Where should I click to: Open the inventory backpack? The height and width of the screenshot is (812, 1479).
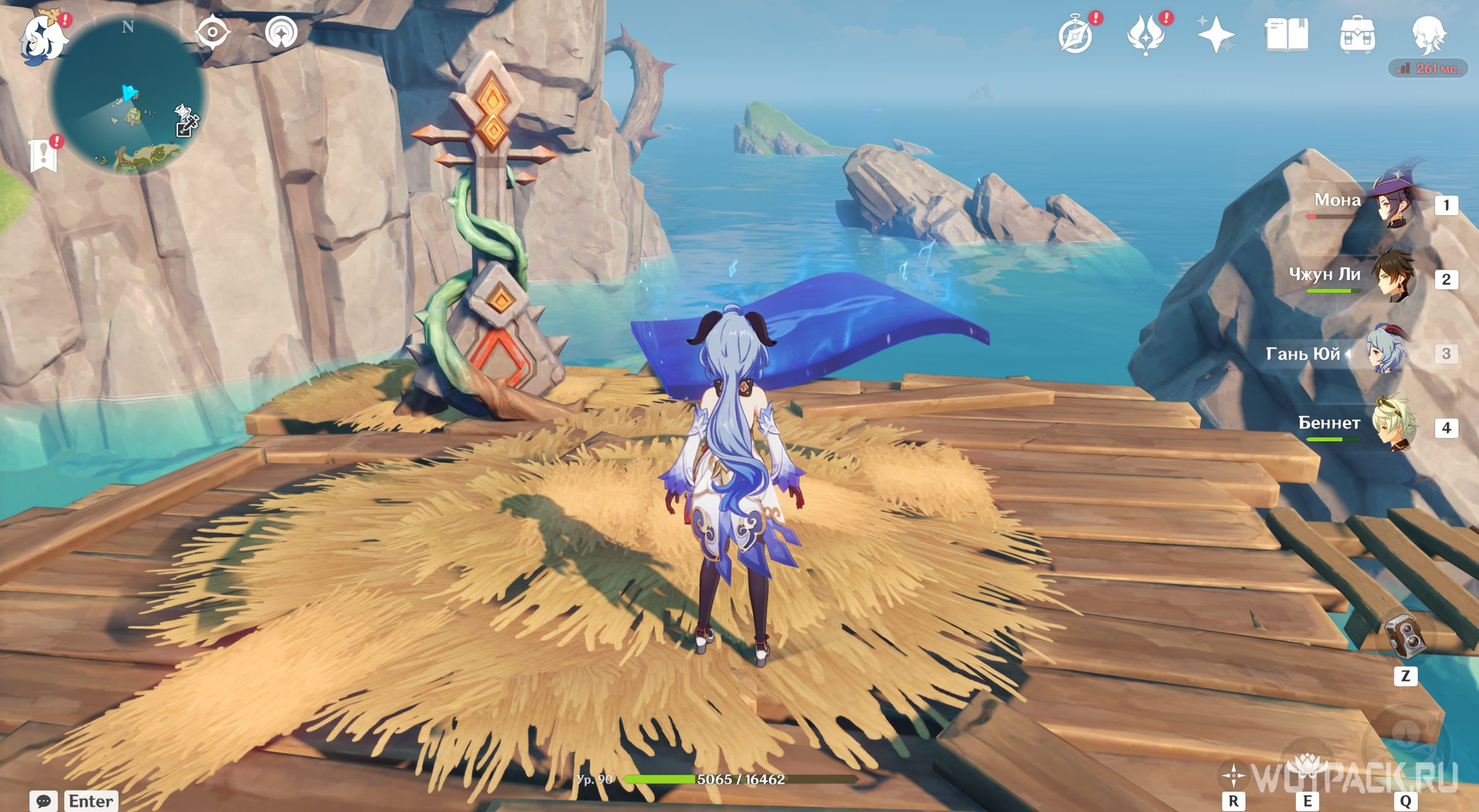[x=1357, y=35]
